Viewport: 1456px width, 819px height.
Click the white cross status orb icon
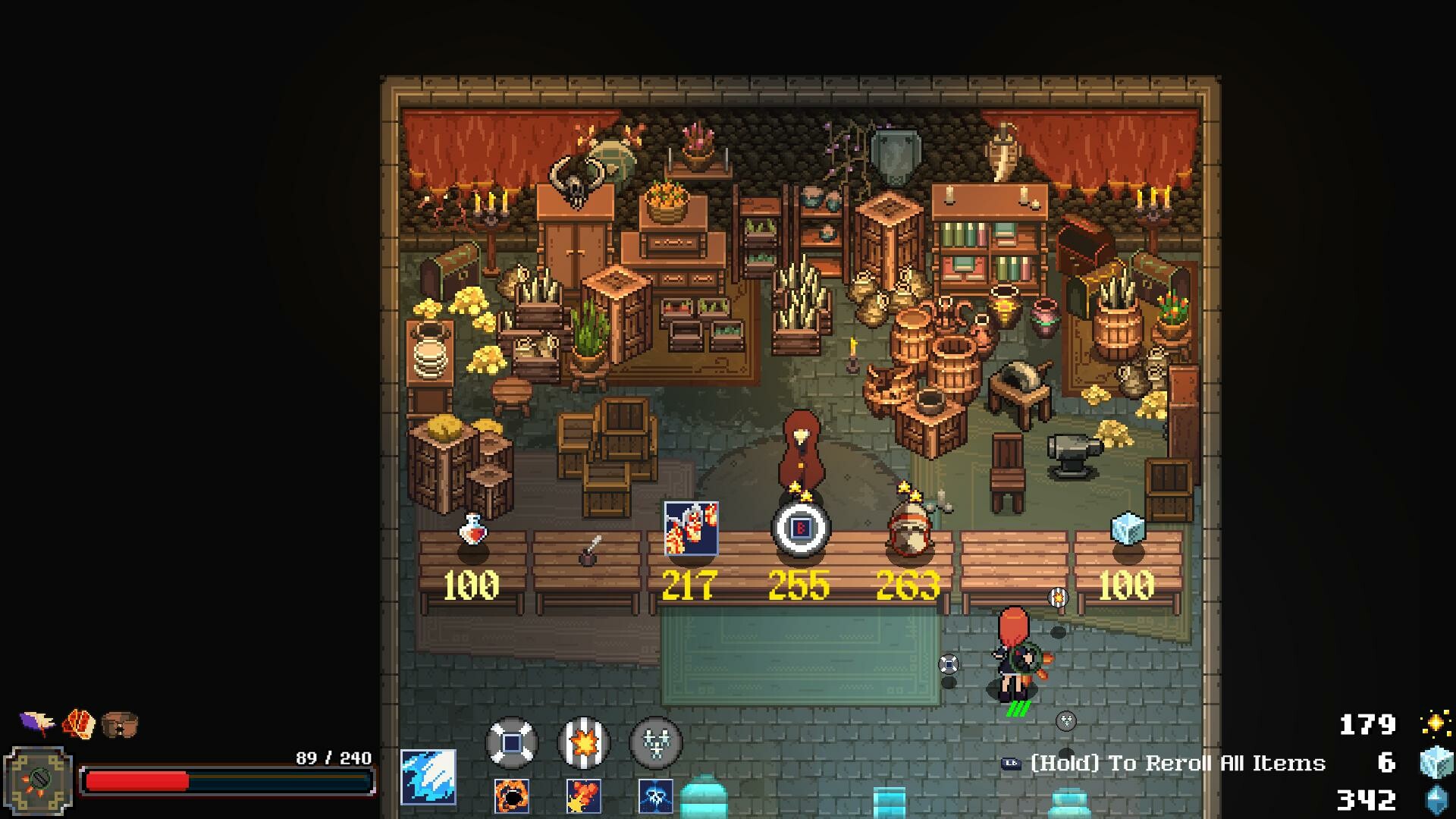pyautogui.click(x=512, y=742)
